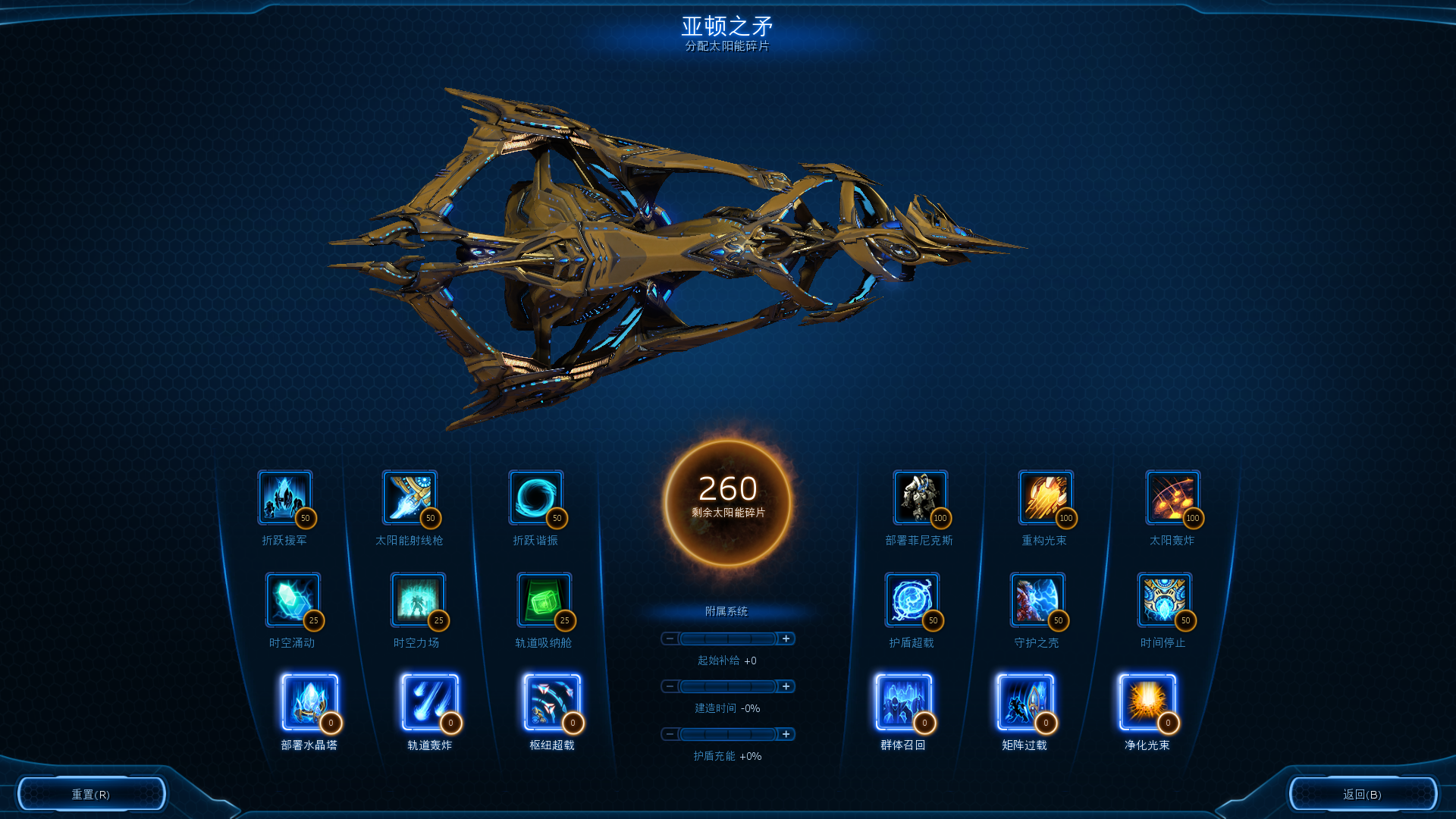This screenshot has height=819, width=1456.
Task: Select the 守护之壳 (Guardian Shell) icon
Action: pyautogui.click(x=1036, y=600)
